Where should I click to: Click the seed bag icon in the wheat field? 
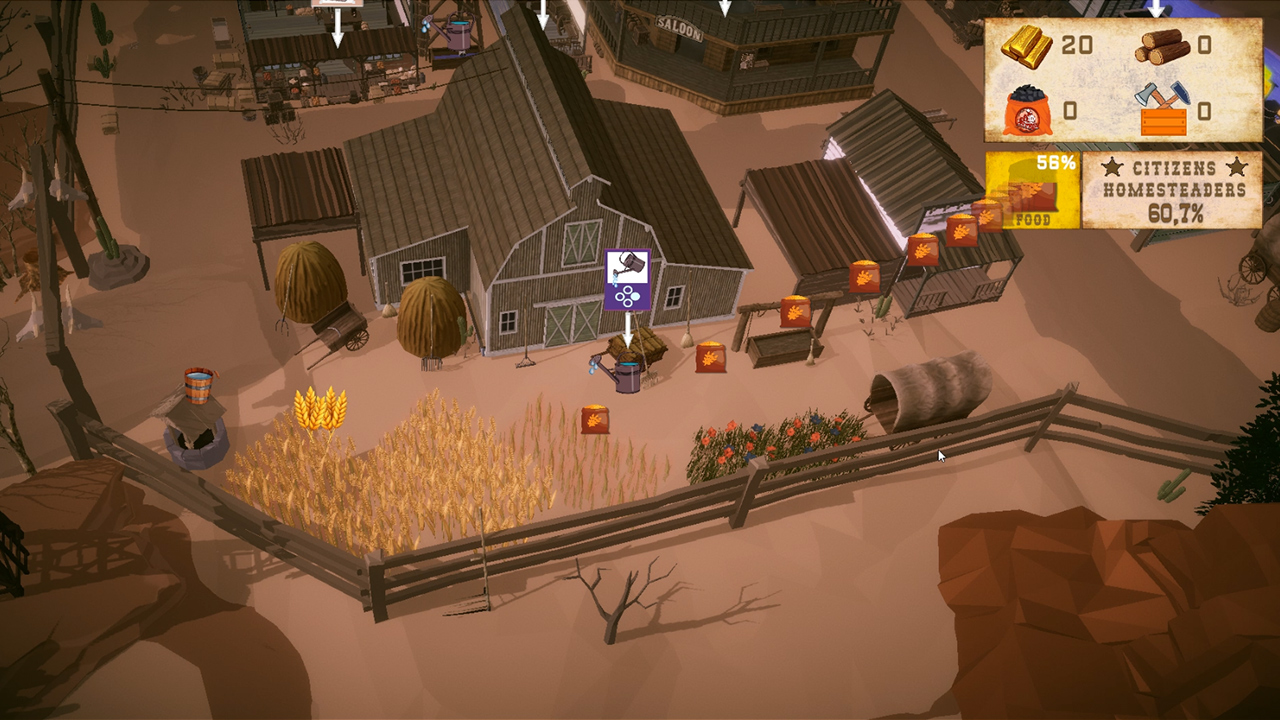pyautogui.click(x=596, y=417)
